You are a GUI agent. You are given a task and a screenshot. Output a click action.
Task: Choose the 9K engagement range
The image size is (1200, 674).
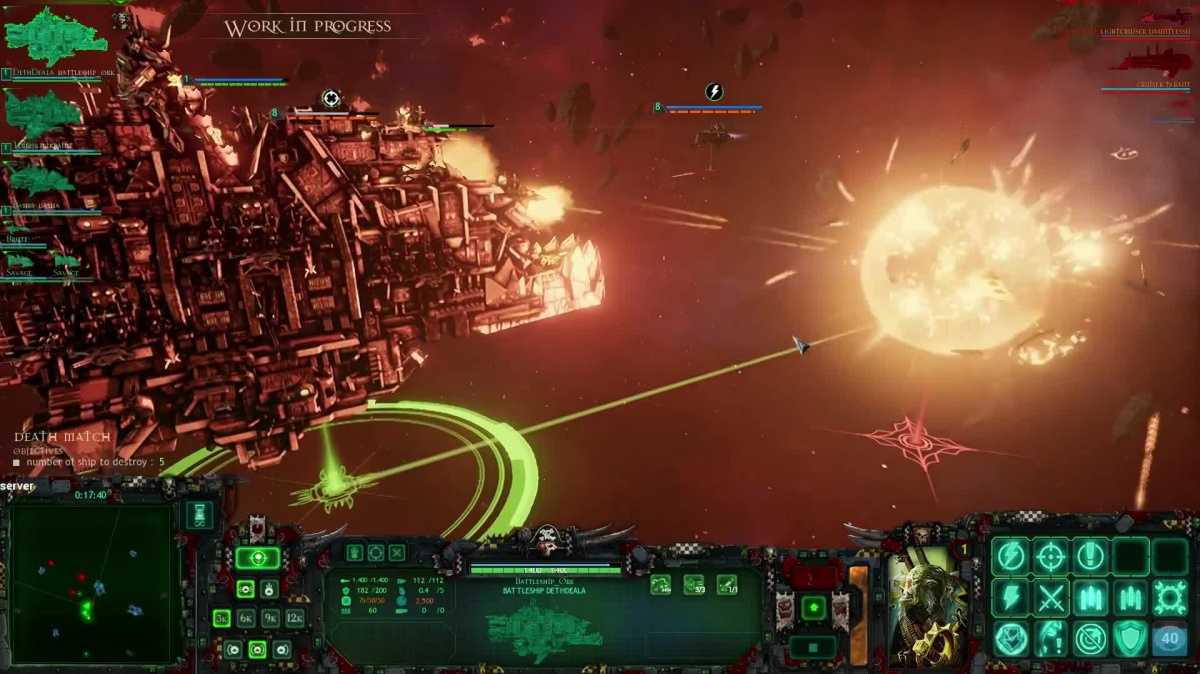tap(270, 618)
